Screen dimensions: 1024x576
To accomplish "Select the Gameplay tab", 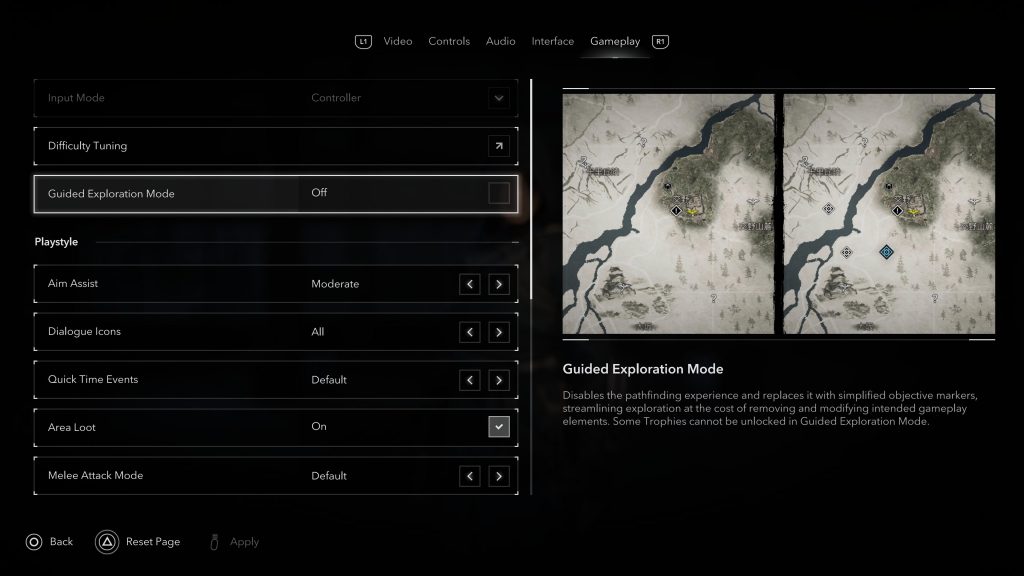I will pos(615,41).
